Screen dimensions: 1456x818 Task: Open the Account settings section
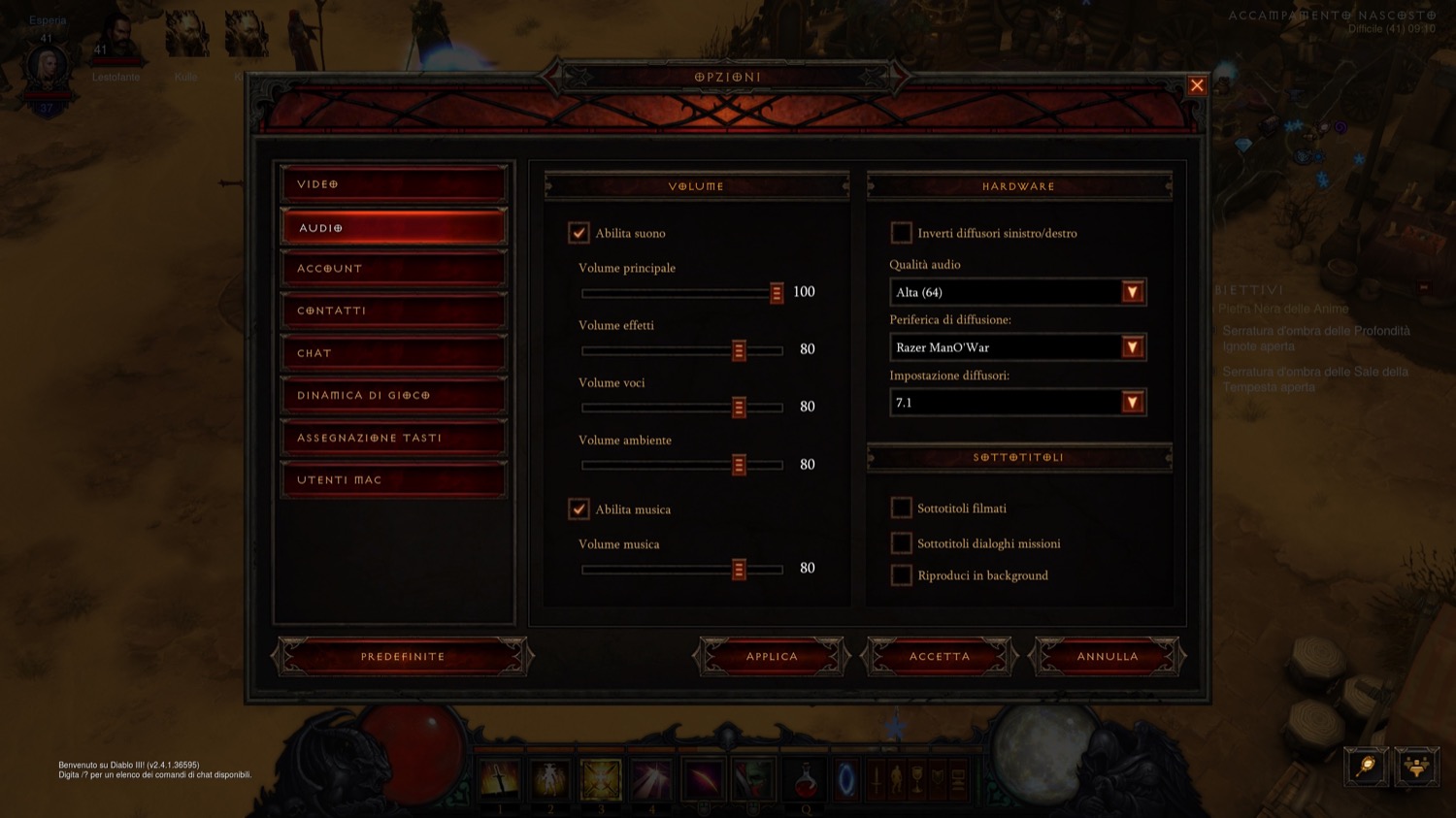[393, 269]
